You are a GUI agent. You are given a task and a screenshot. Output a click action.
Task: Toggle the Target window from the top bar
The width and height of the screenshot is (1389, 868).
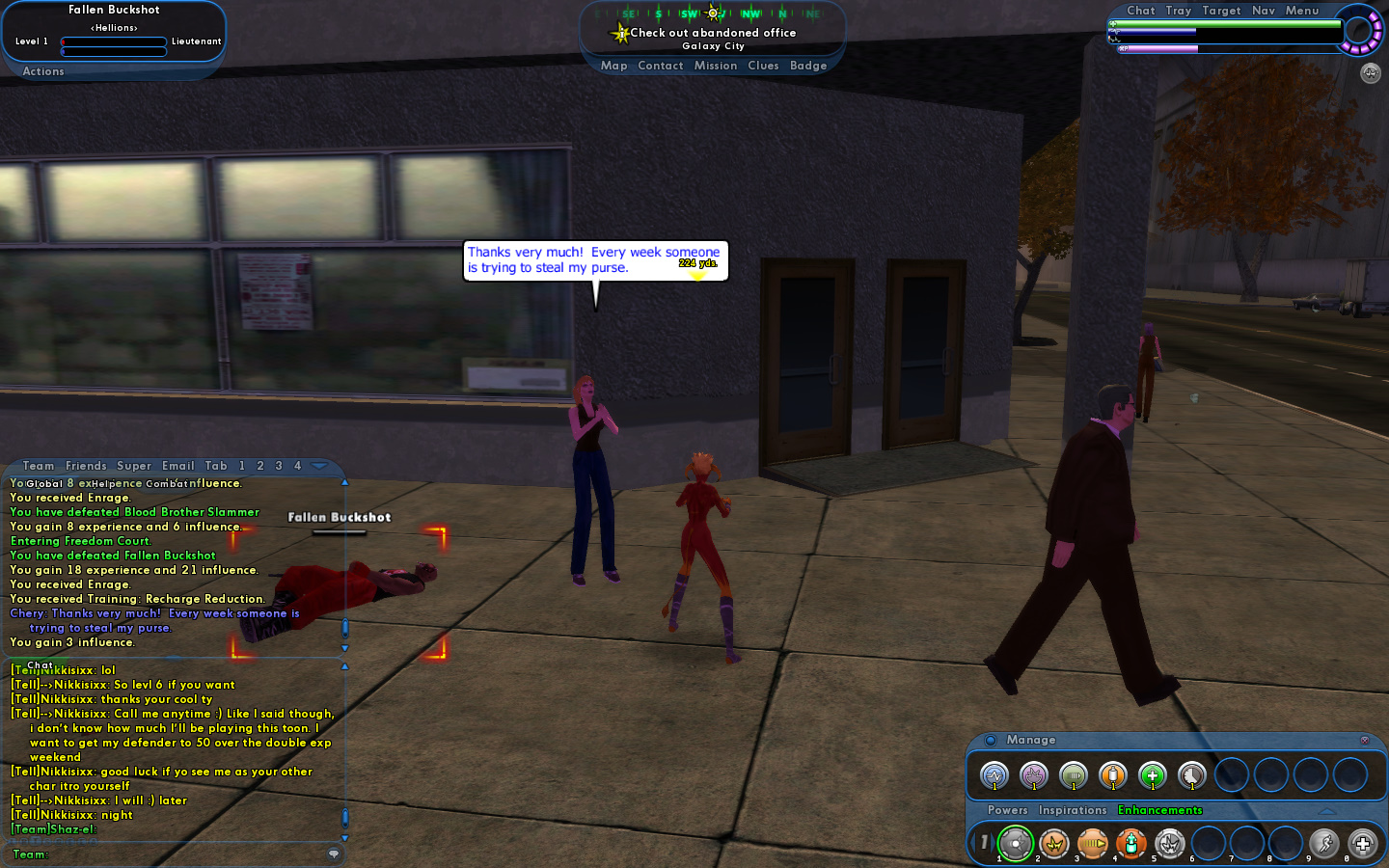pos(1221,11)
